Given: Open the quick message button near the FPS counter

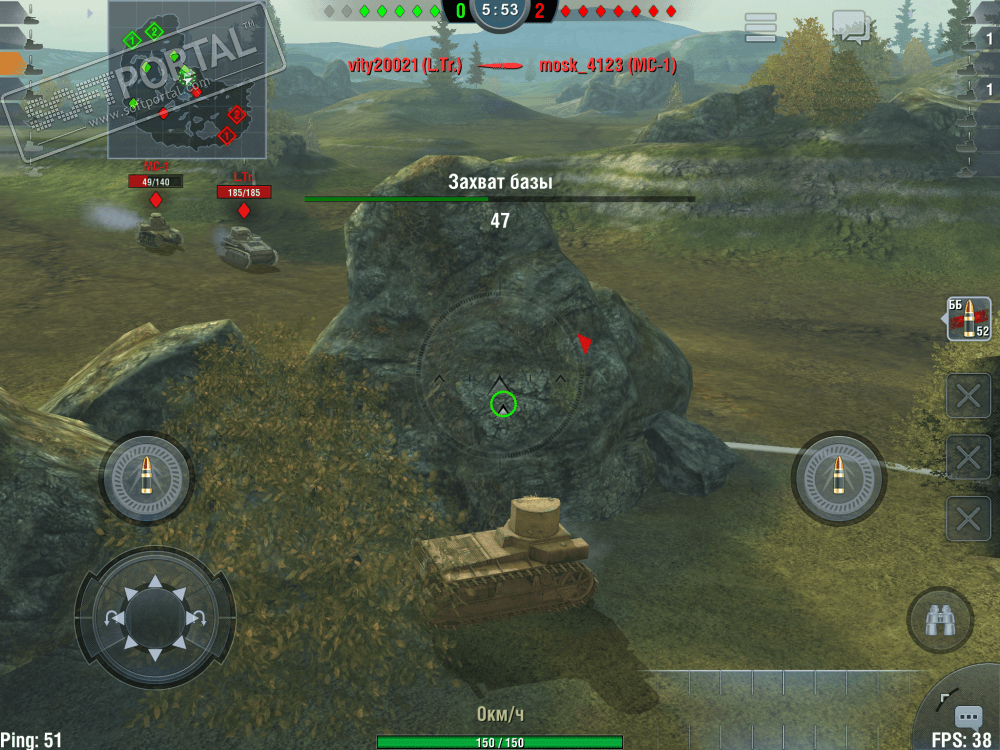Looking at the screenshot, I should click(967, 716).
